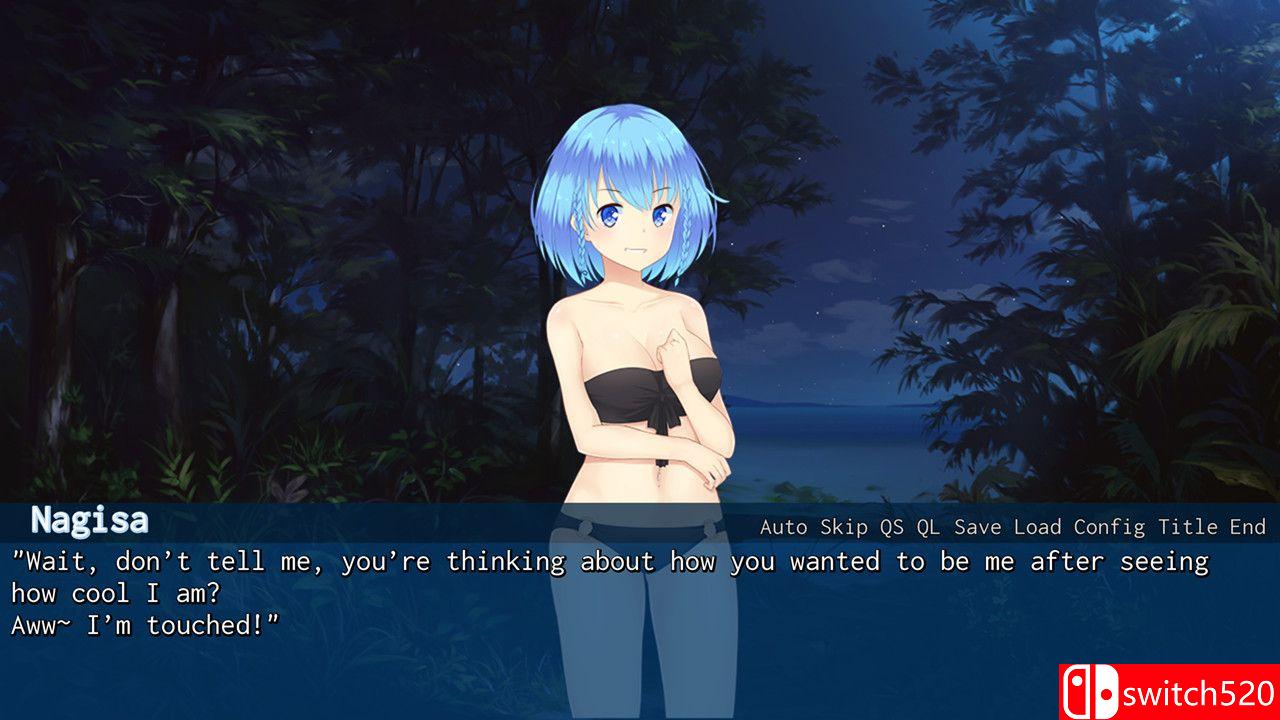This screenshot has height=720, width=1280.
Task: Click QL to quick load
Action: 928,527
